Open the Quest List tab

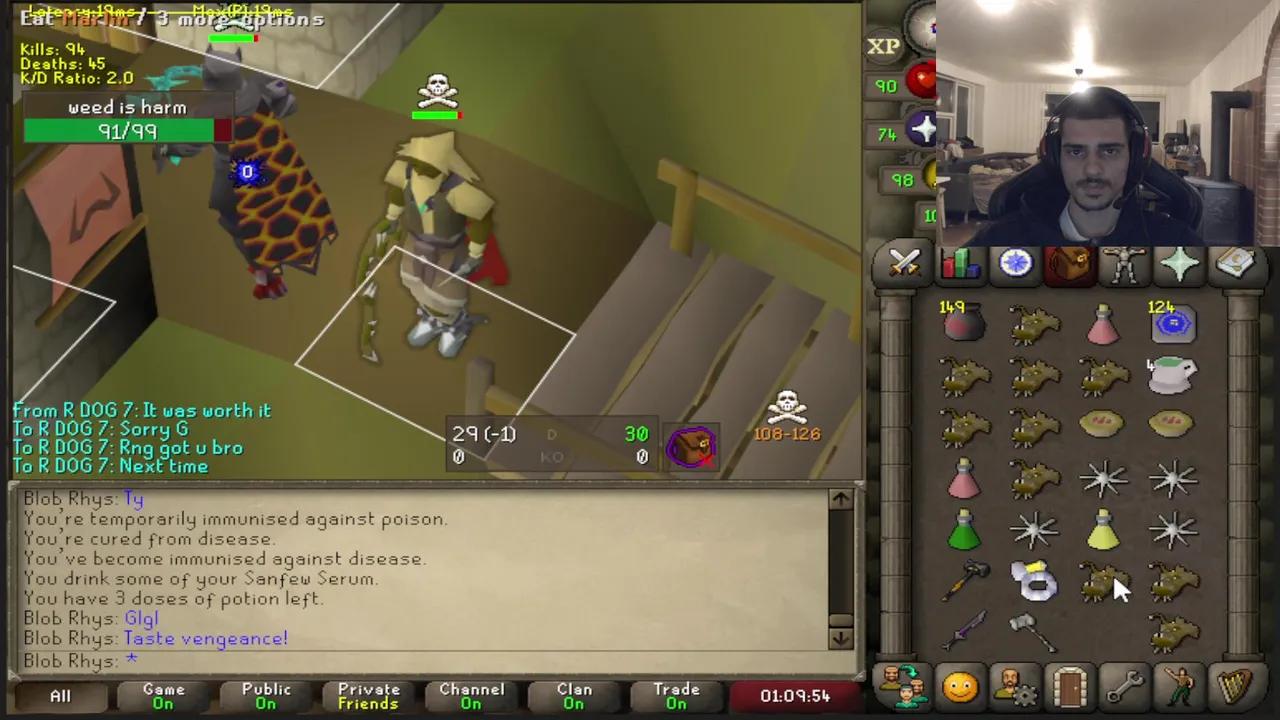[1014, 262]
